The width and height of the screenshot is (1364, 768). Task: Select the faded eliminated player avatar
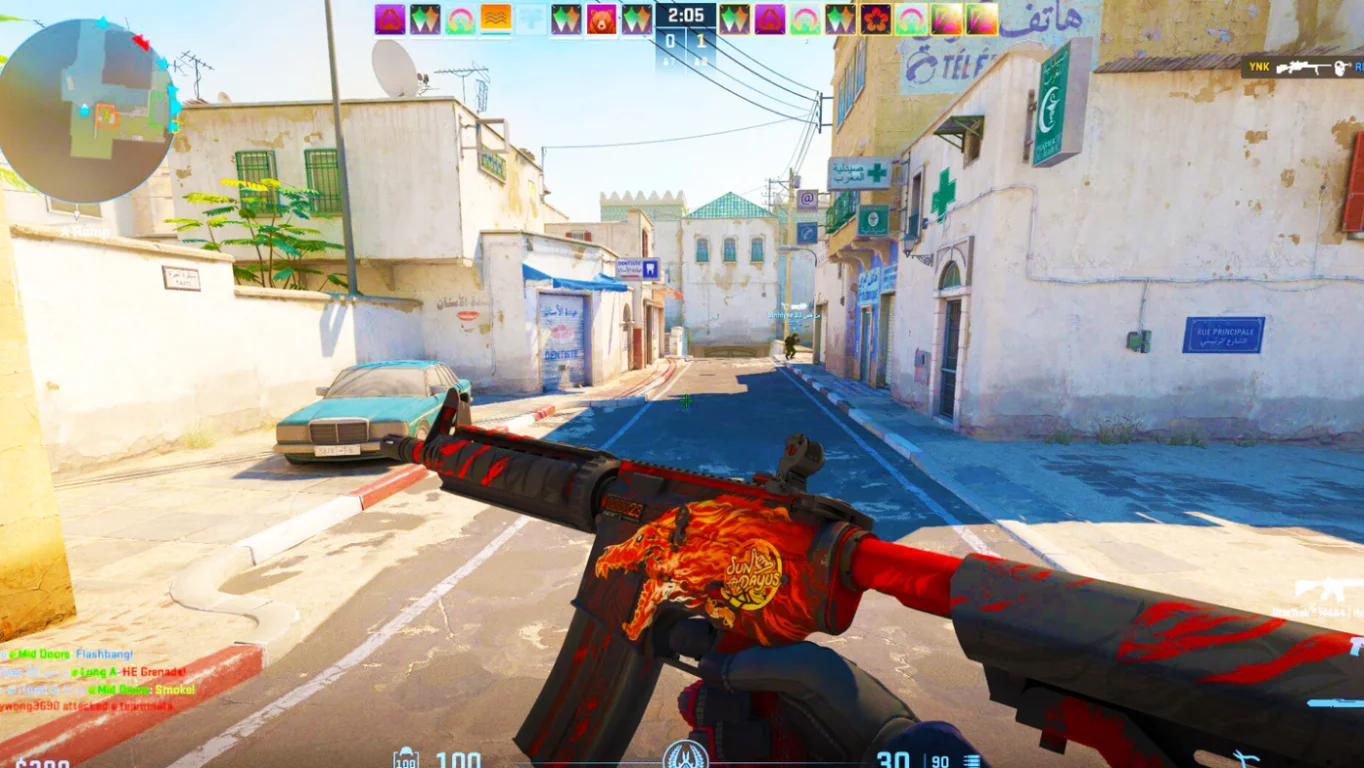531,19
